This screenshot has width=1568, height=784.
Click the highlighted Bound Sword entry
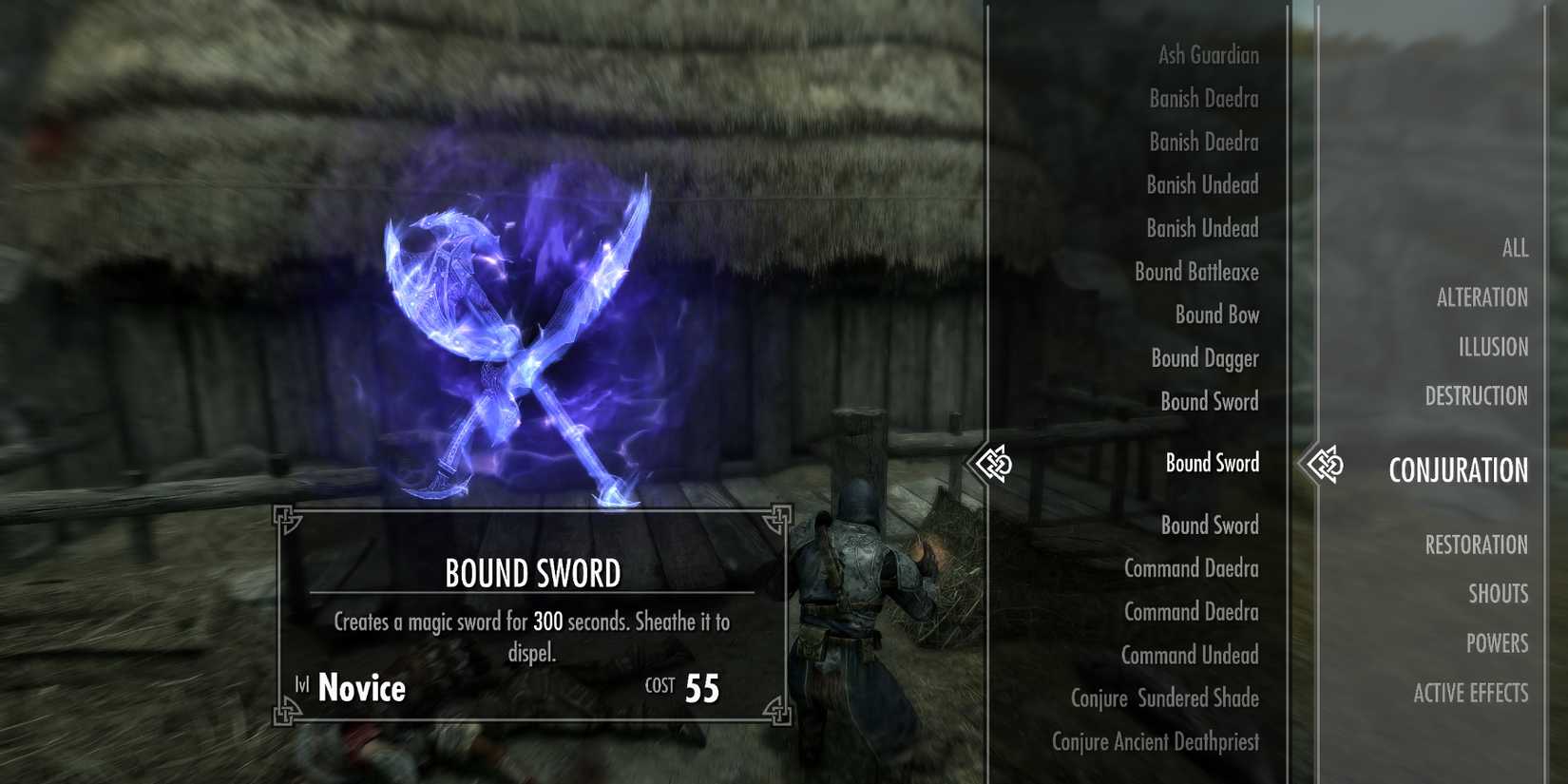(1209, 464)
